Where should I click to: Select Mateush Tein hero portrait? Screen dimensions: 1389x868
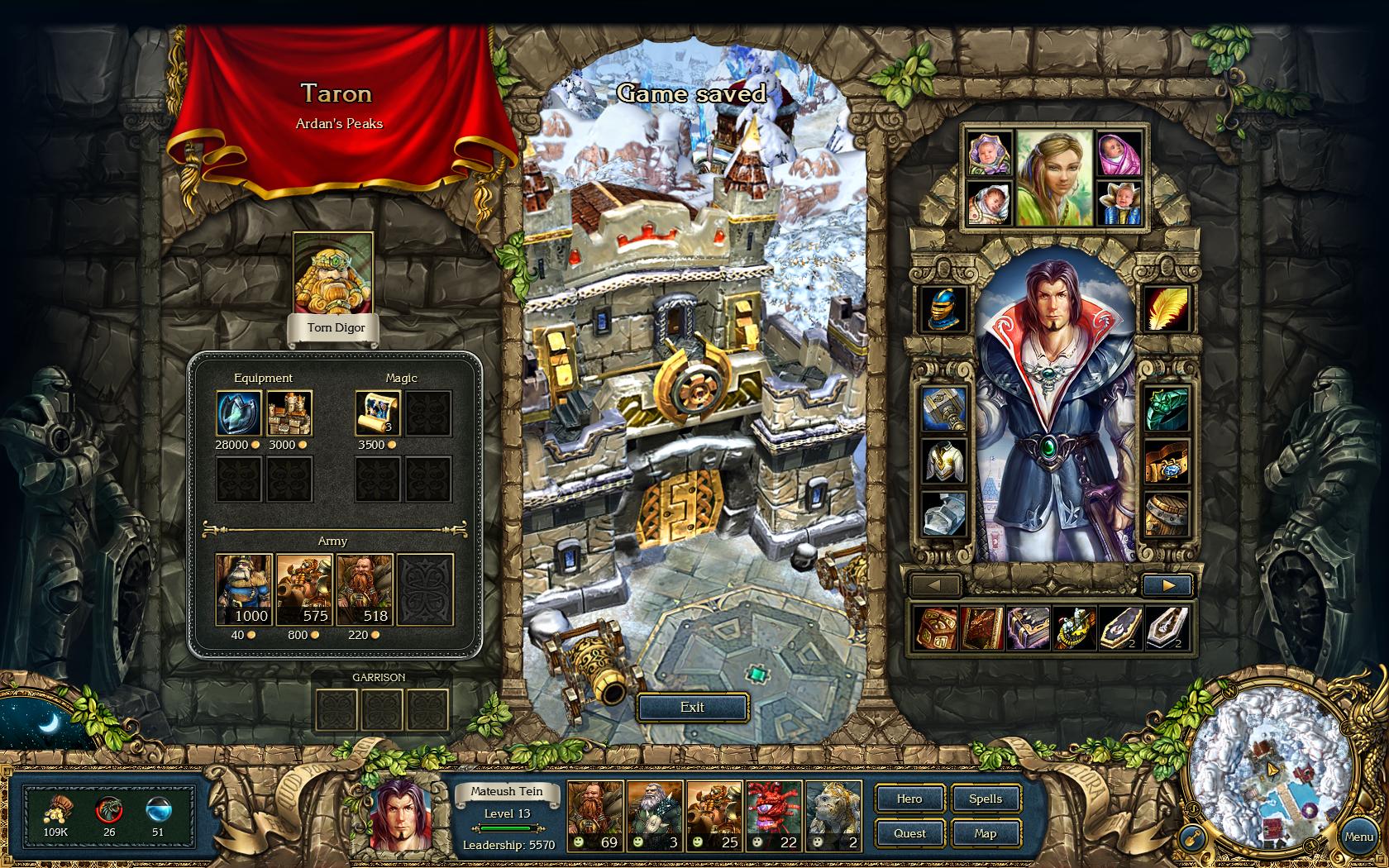[400, 814]
